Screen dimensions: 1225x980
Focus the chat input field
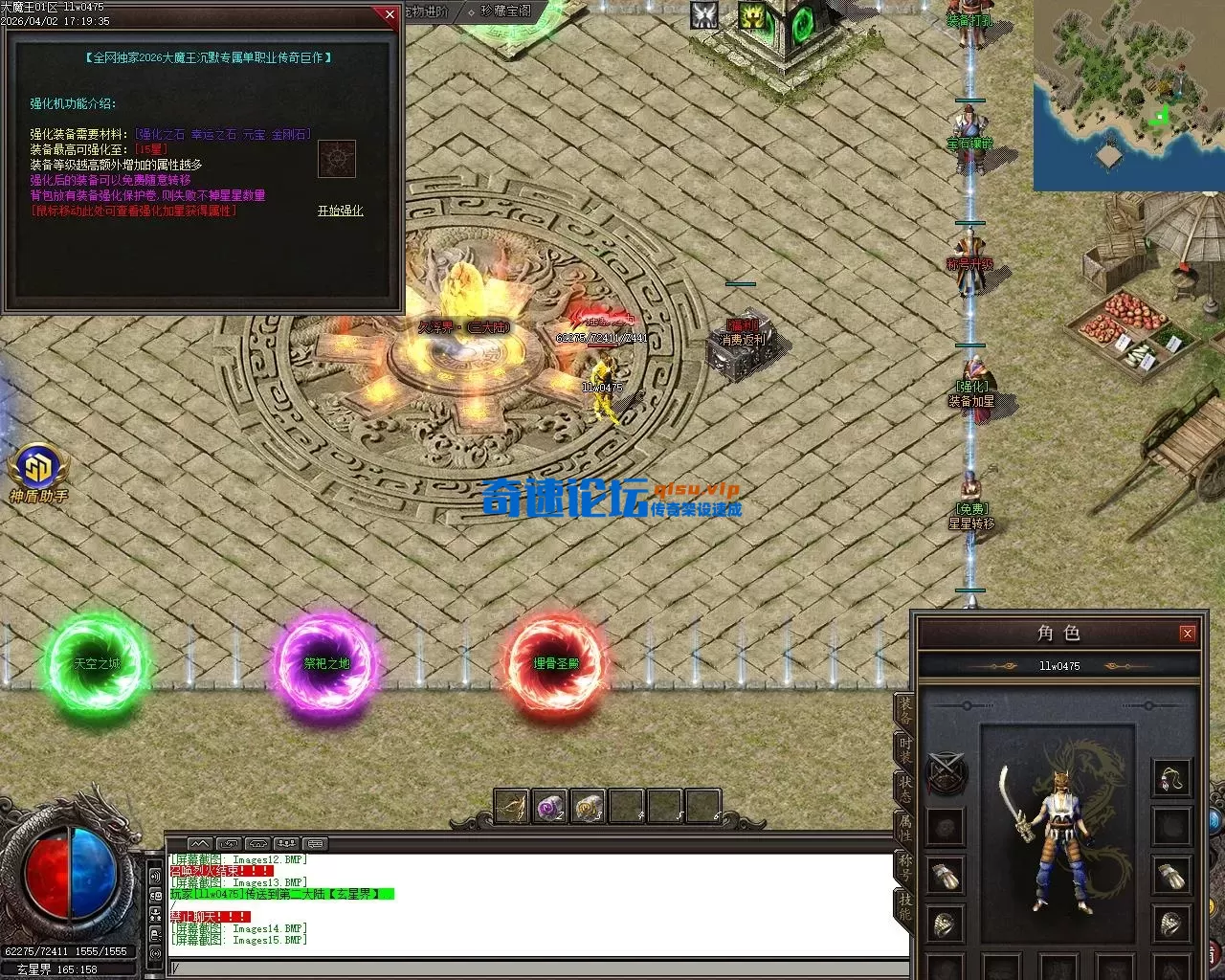tap(536, 968)
